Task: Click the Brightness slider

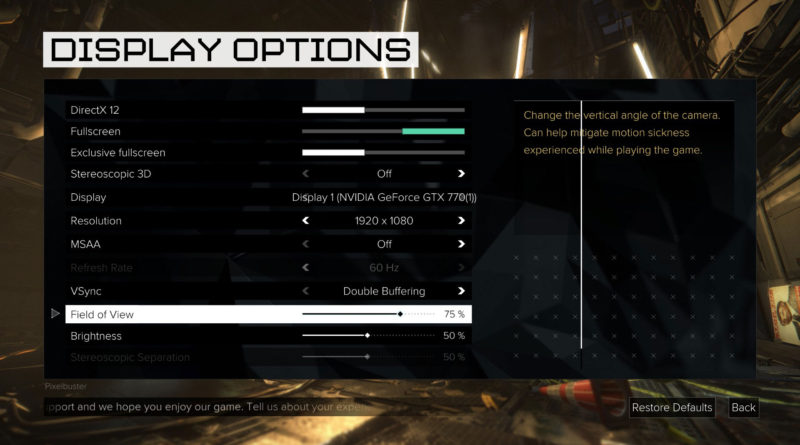Action: [x=368, y=336]
